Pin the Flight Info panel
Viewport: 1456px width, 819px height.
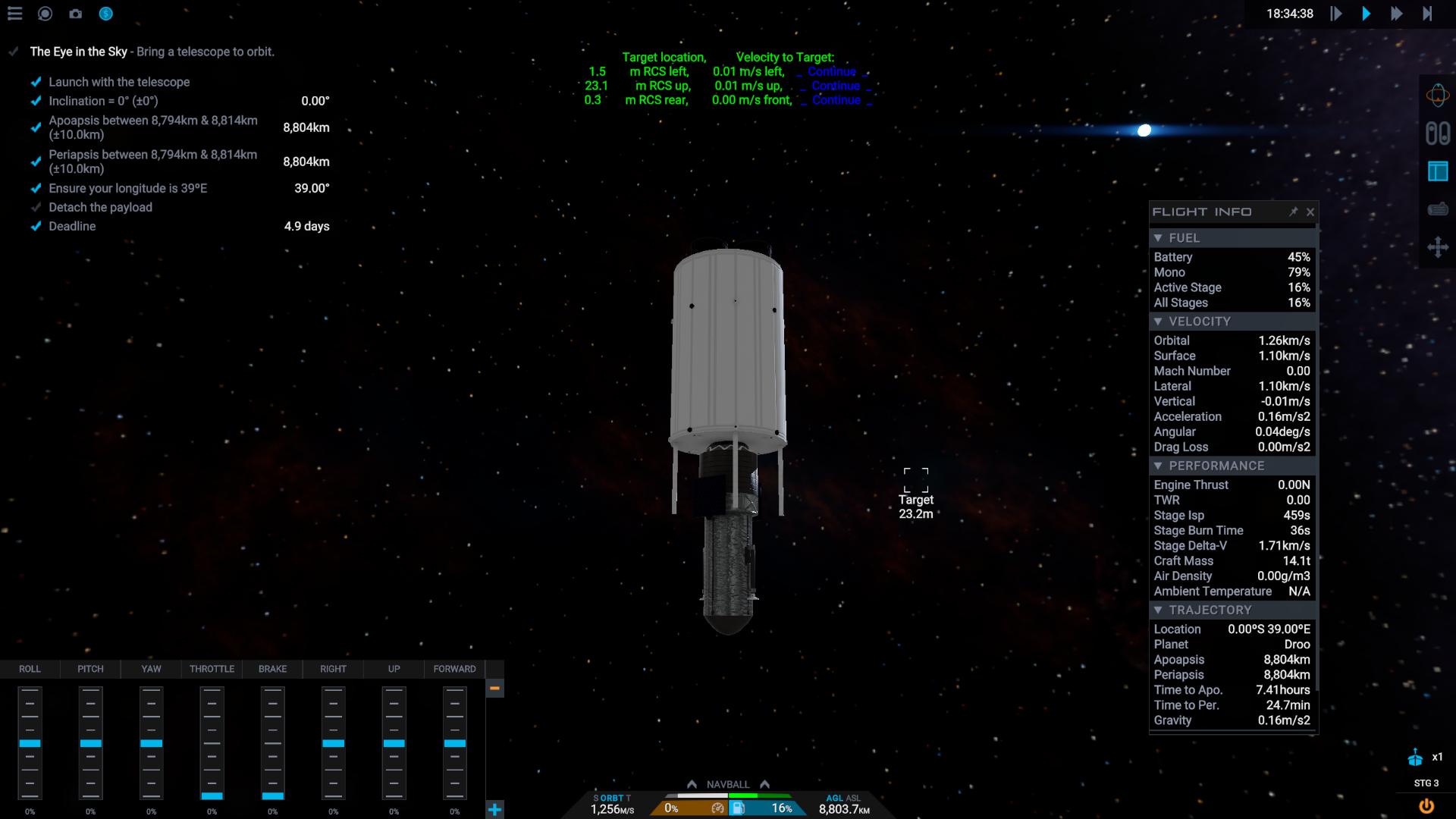[x=1293, y=212]
